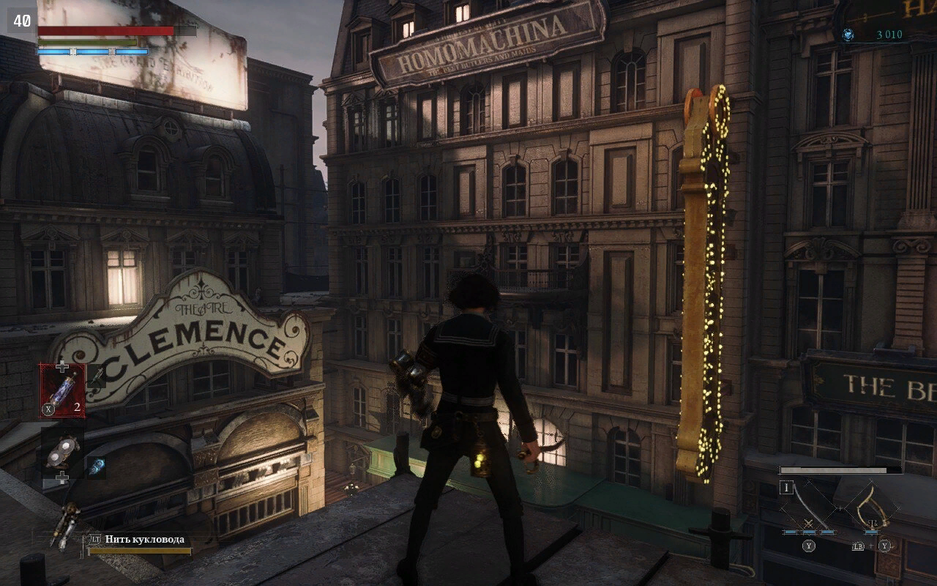Click the small blue glowing item icon
The image size is (937, 586).
(97, 466)
